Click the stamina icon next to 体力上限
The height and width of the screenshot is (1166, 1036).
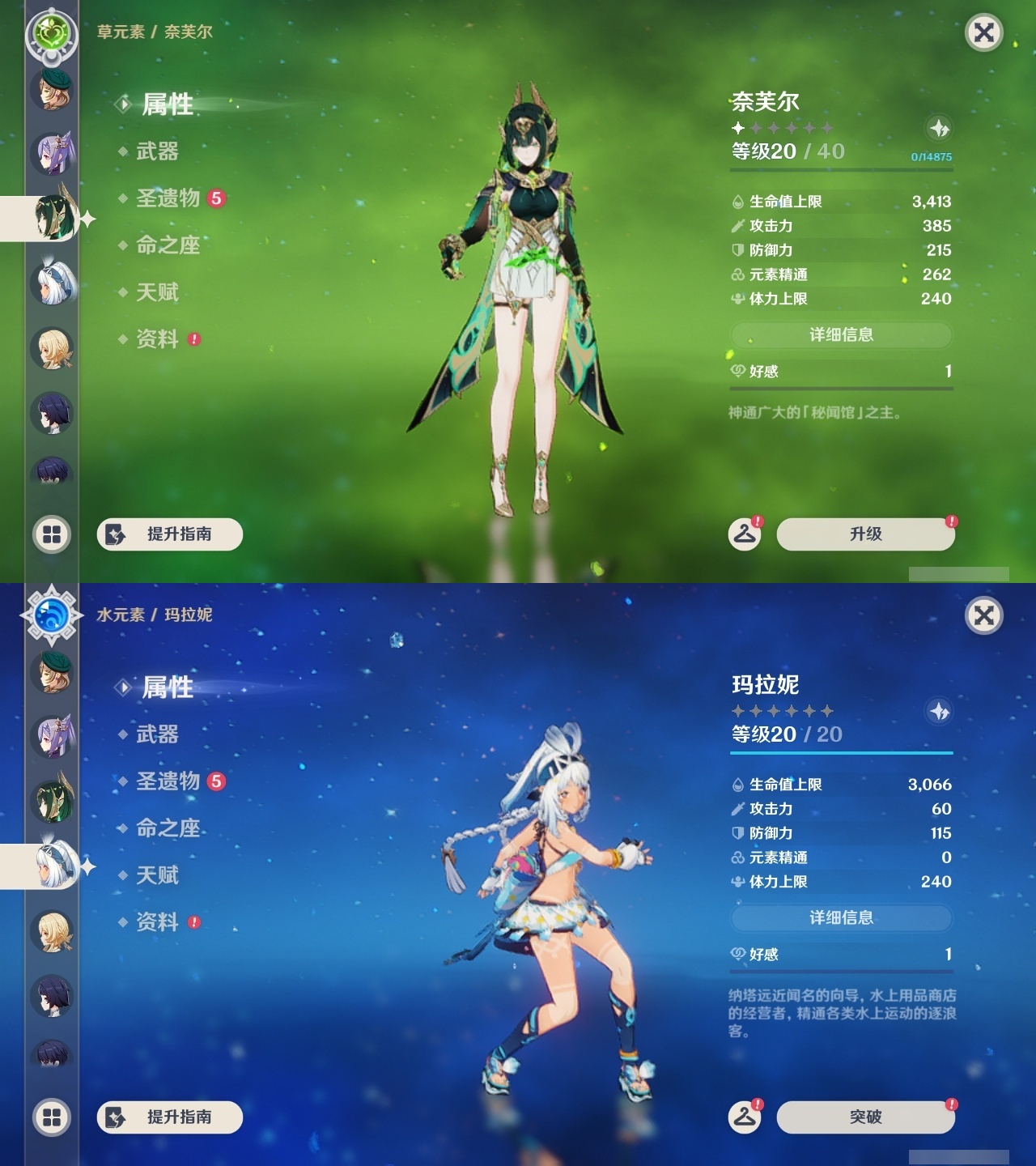coord(737,299)
